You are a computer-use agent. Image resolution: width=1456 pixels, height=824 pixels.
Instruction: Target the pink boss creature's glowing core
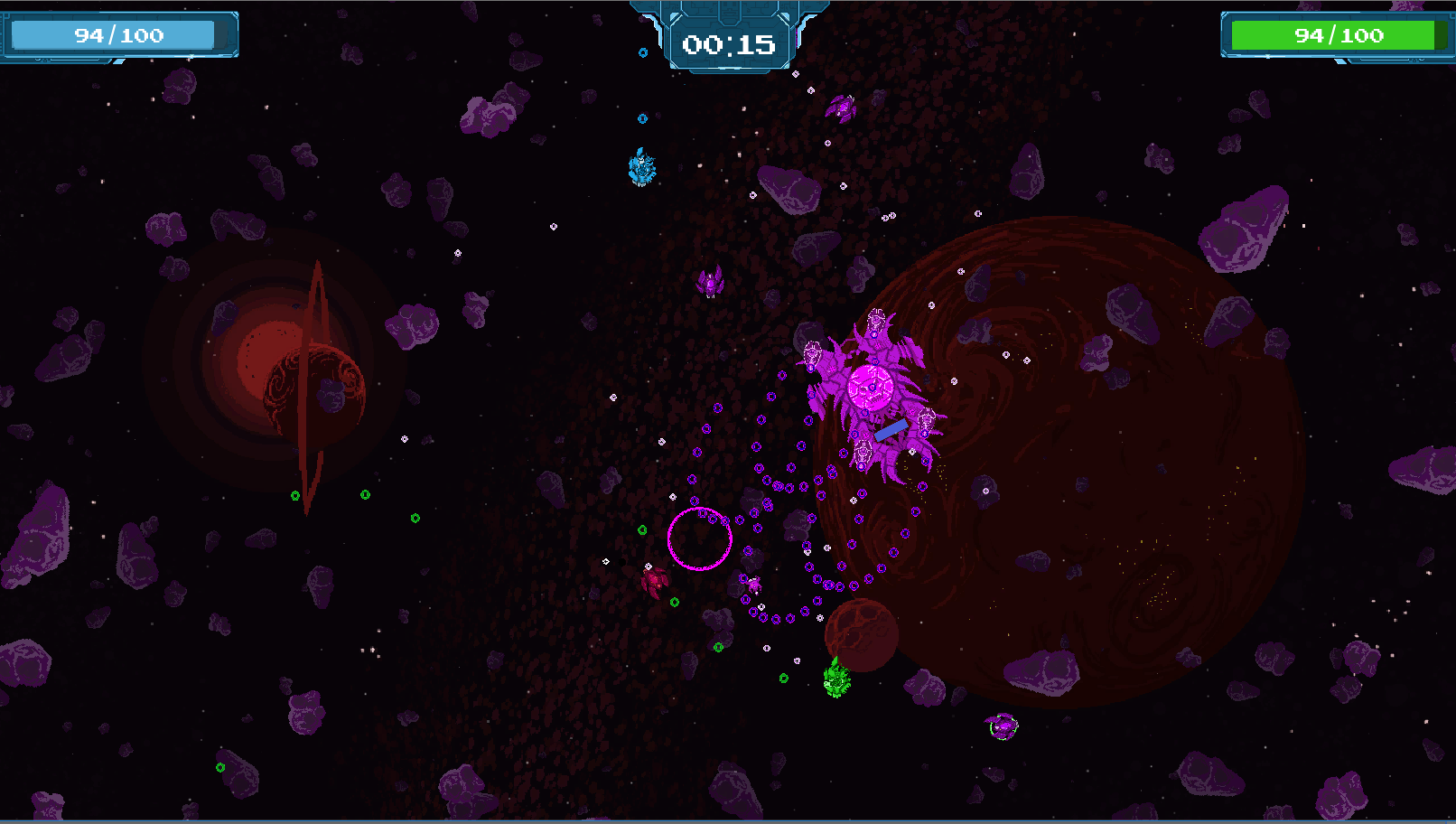[870, 386]
